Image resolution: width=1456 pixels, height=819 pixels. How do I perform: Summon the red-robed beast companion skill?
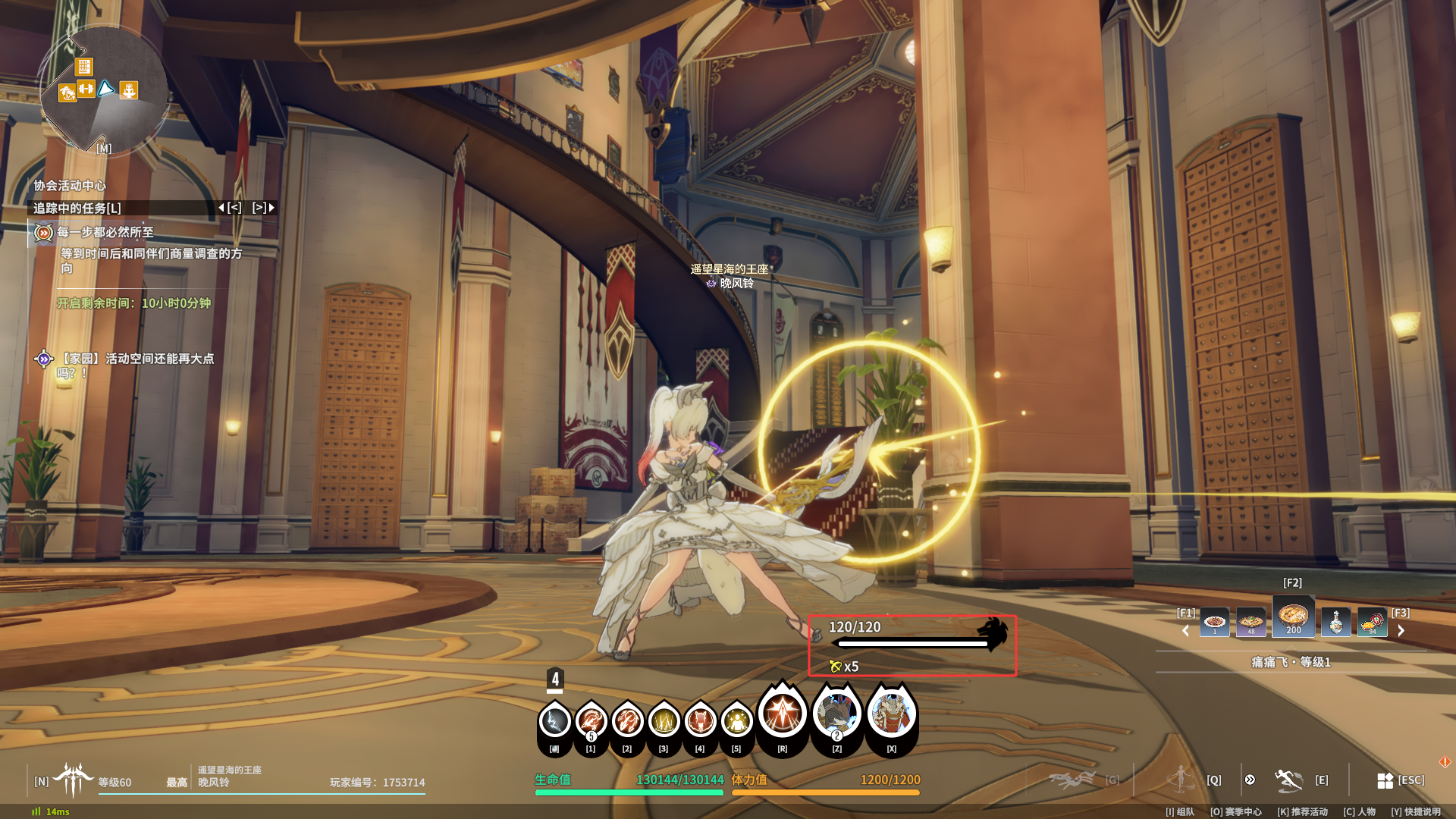(891, 713)
